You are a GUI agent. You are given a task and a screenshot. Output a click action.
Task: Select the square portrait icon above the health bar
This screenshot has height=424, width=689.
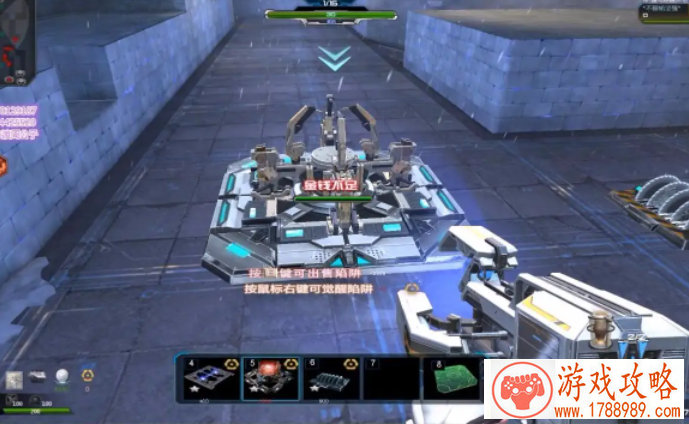[x=14, y=378]
